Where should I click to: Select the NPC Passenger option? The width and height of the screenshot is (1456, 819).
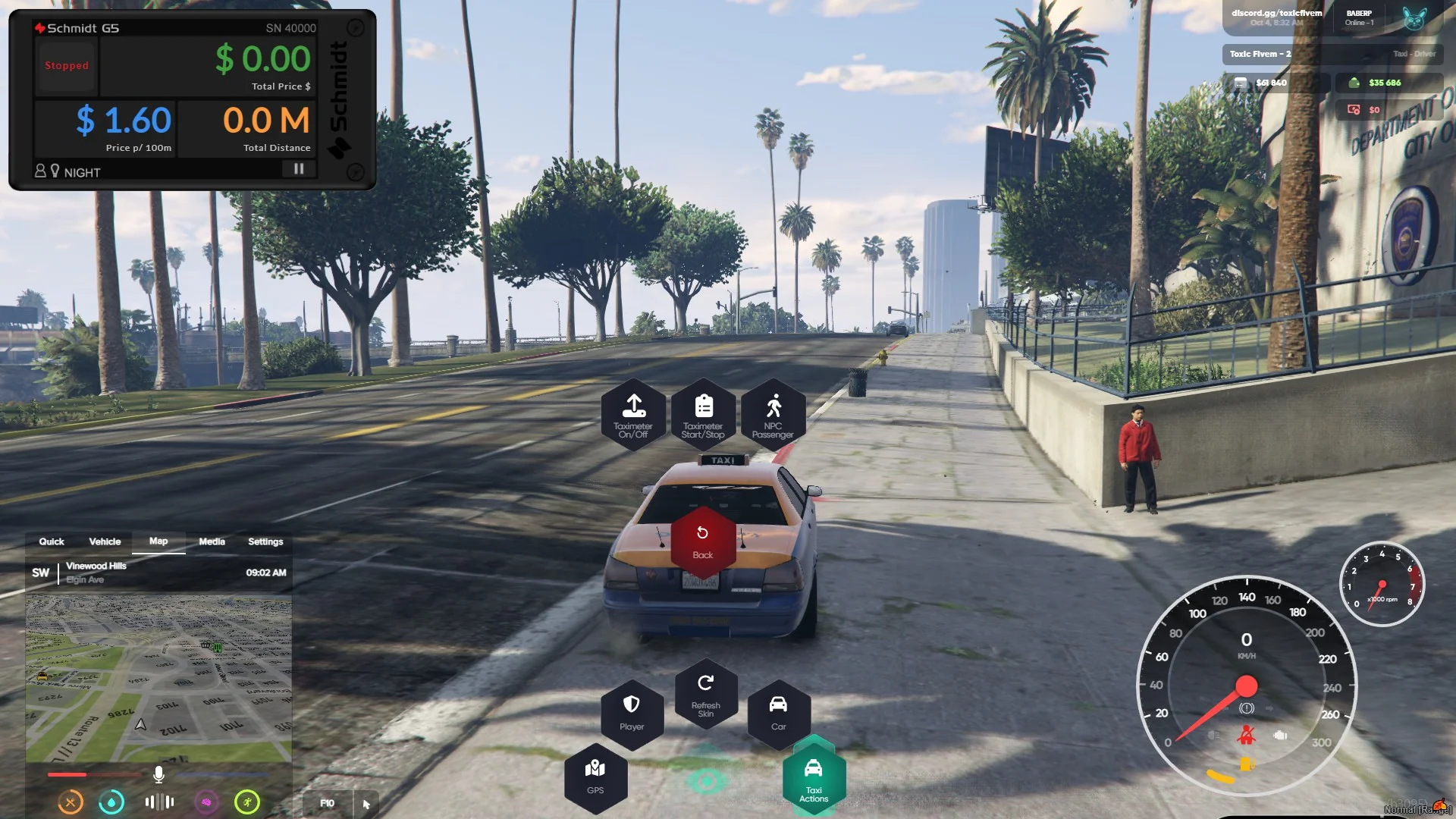[773, 415]
